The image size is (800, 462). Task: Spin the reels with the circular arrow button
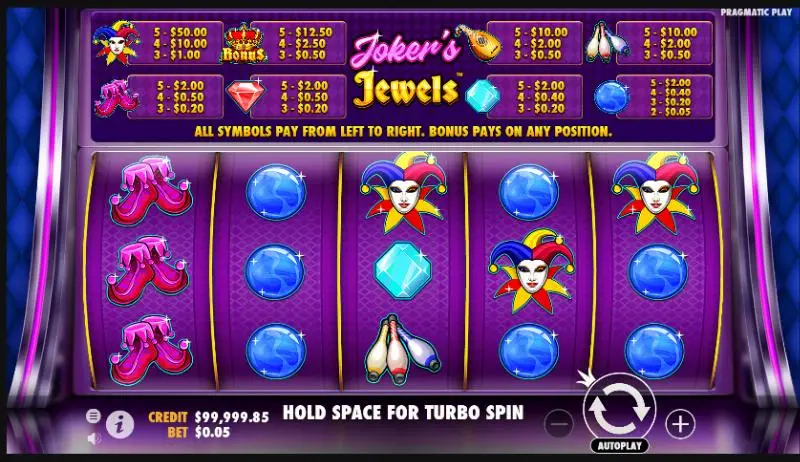click(618, 408)
